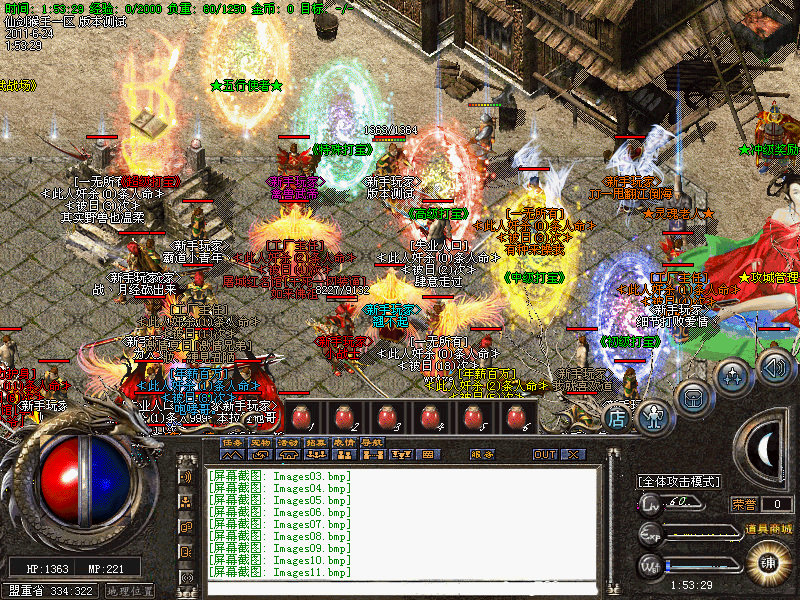Click the 服务 service button

(482, 454)
